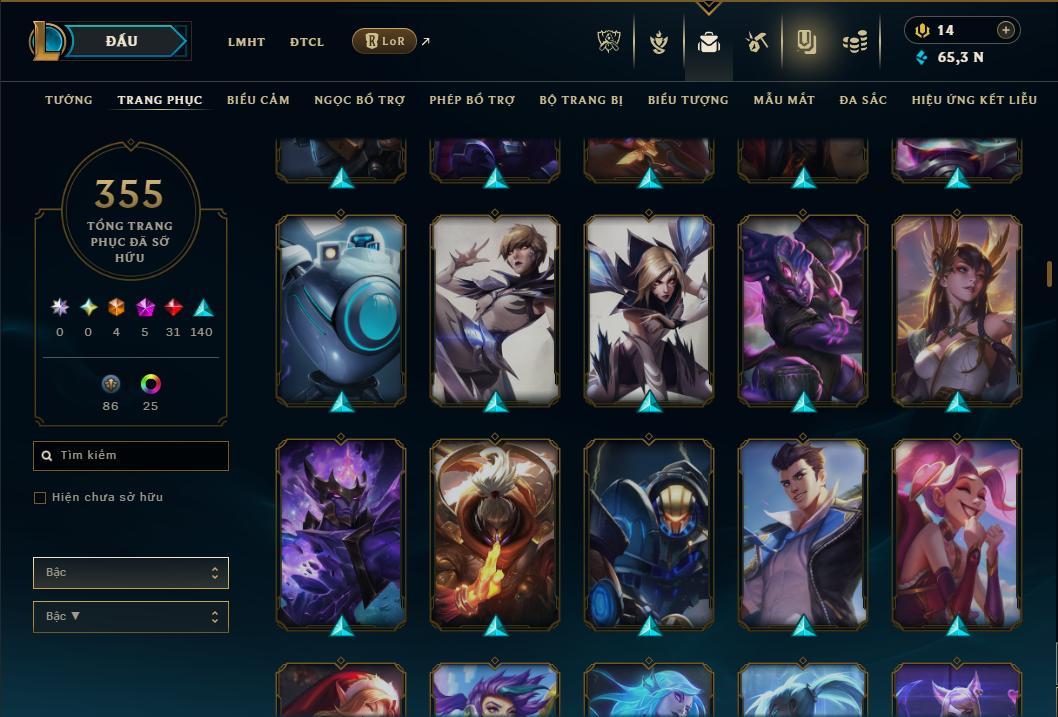The height and width of the screenshot is (717, 1058).
Task: Open the LMHT section
Action: point(246,42)
